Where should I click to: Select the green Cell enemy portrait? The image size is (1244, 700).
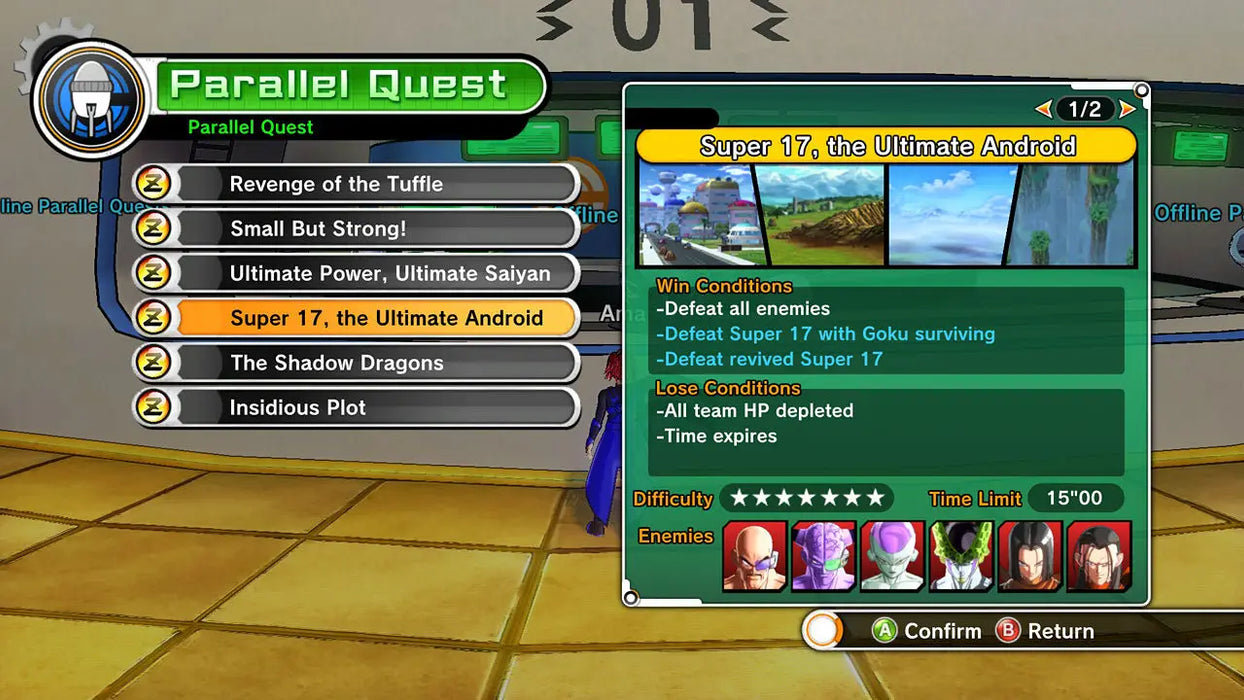pyautogui.click(x=961, y=556)
